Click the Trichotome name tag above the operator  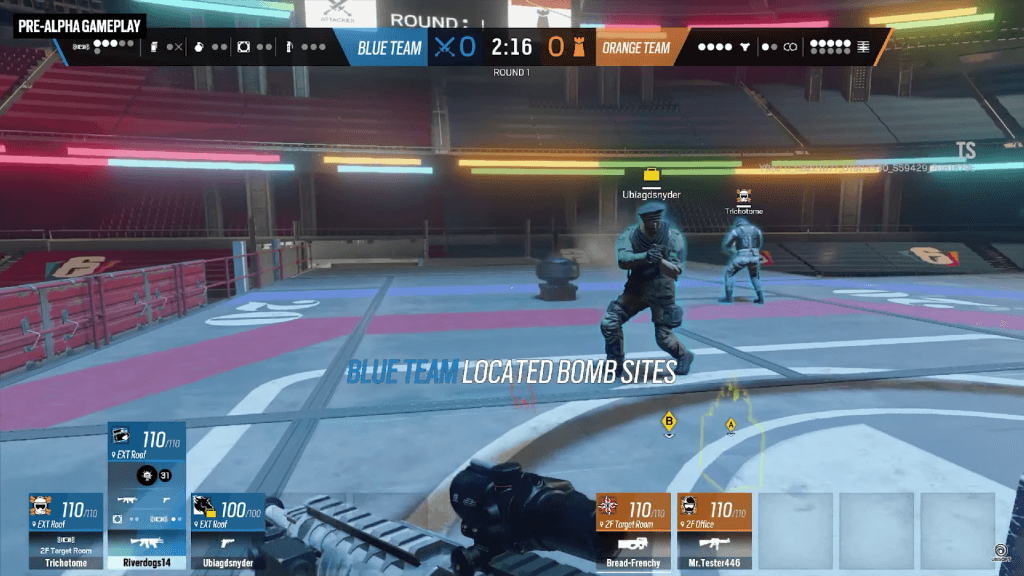743,211
